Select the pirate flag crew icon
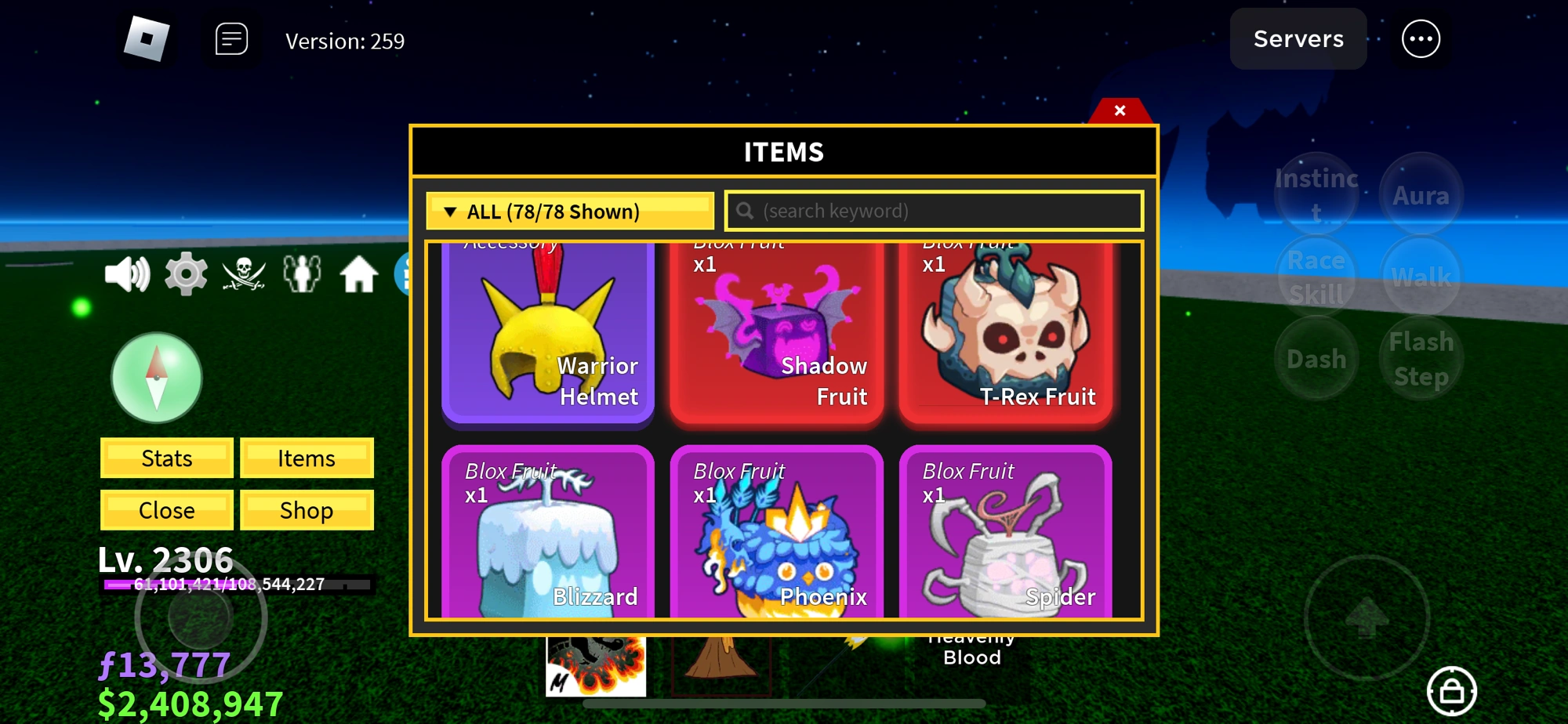This screenshot has height=724, width=1568. (245, 276)
